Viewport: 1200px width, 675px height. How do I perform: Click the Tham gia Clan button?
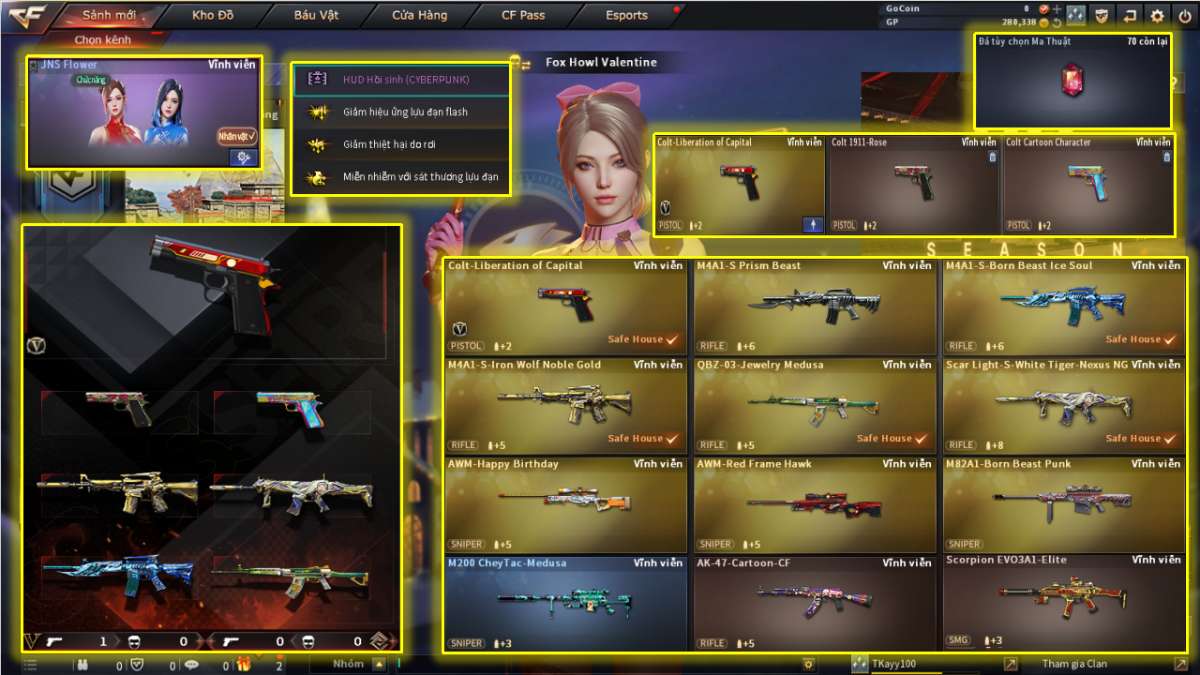click(1075, 664)
